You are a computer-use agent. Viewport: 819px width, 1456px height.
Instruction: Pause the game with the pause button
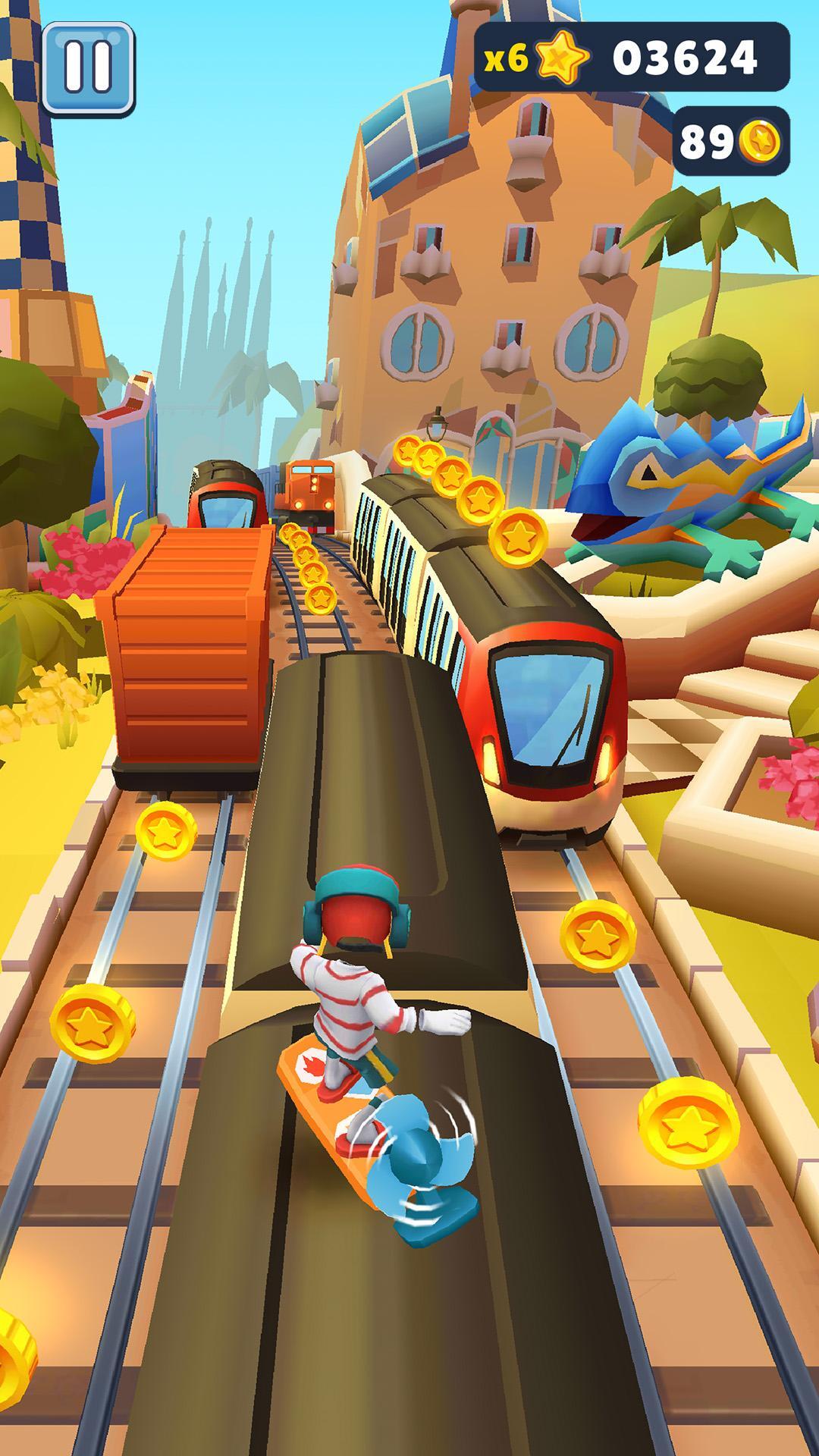pyautogui.click(x=88, y=67)
